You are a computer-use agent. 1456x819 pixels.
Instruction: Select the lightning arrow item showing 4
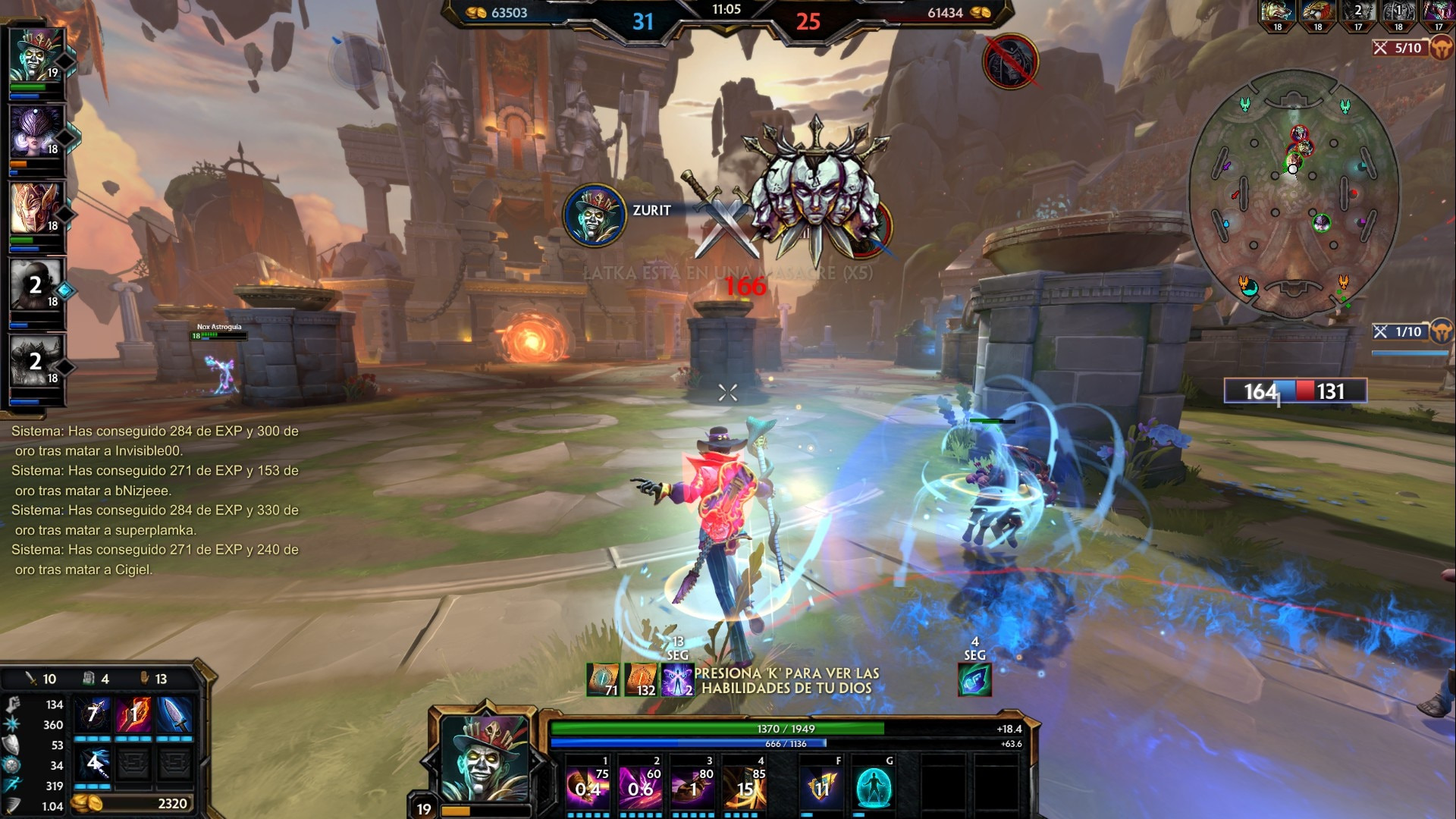pos(93,764)
